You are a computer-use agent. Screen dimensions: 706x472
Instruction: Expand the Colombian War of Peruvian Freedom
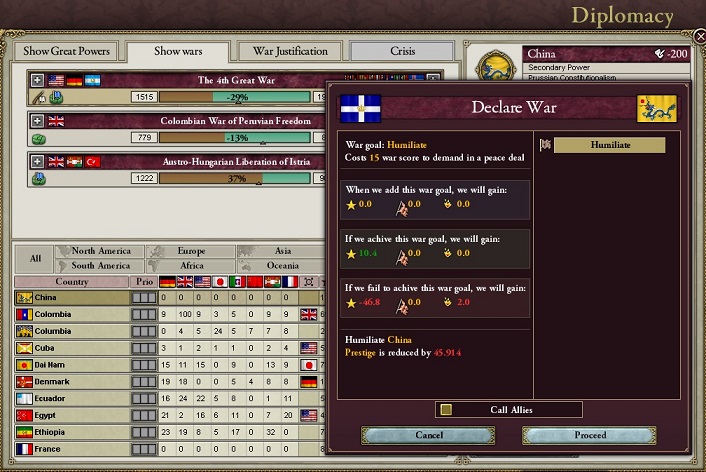pos(38,121)
